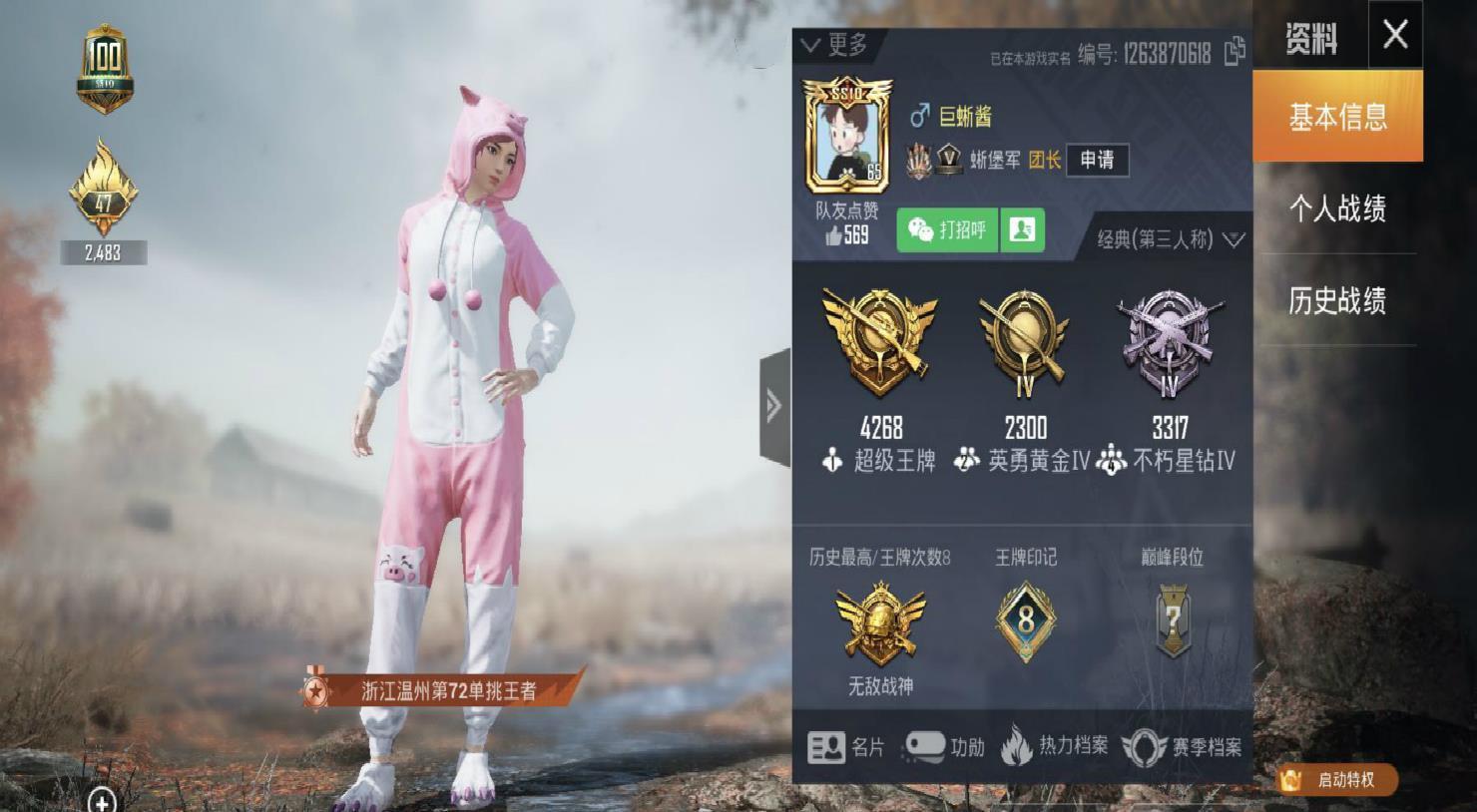Click the green add-friend icon
1477x812 pixels.
pos(1024,231)
